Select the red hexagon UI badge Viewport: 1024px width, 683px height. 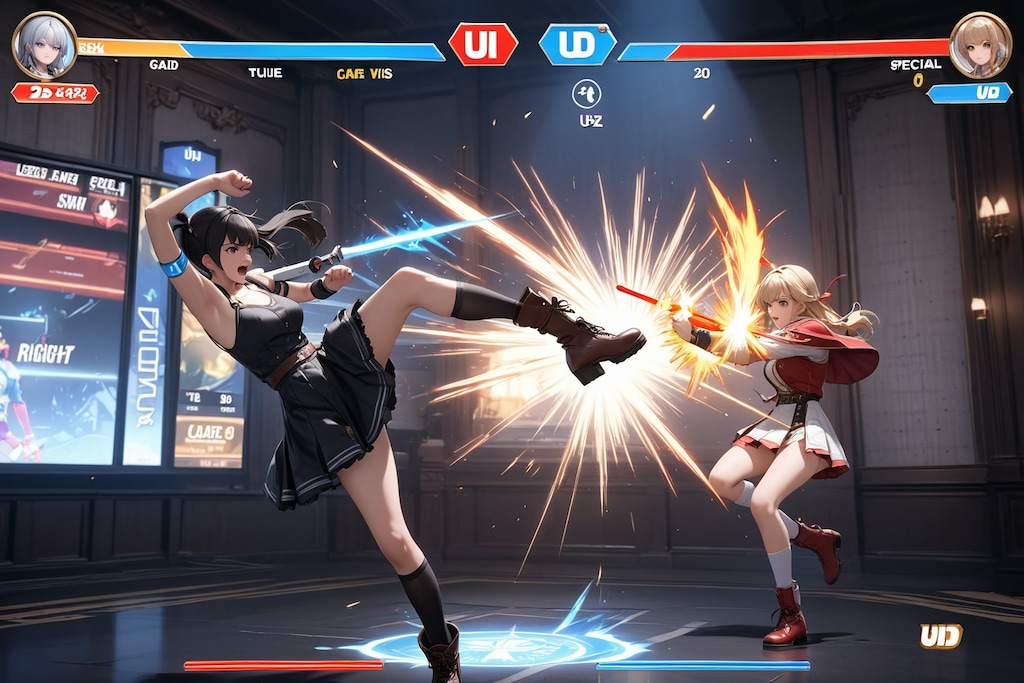click(x=483, y=44)
